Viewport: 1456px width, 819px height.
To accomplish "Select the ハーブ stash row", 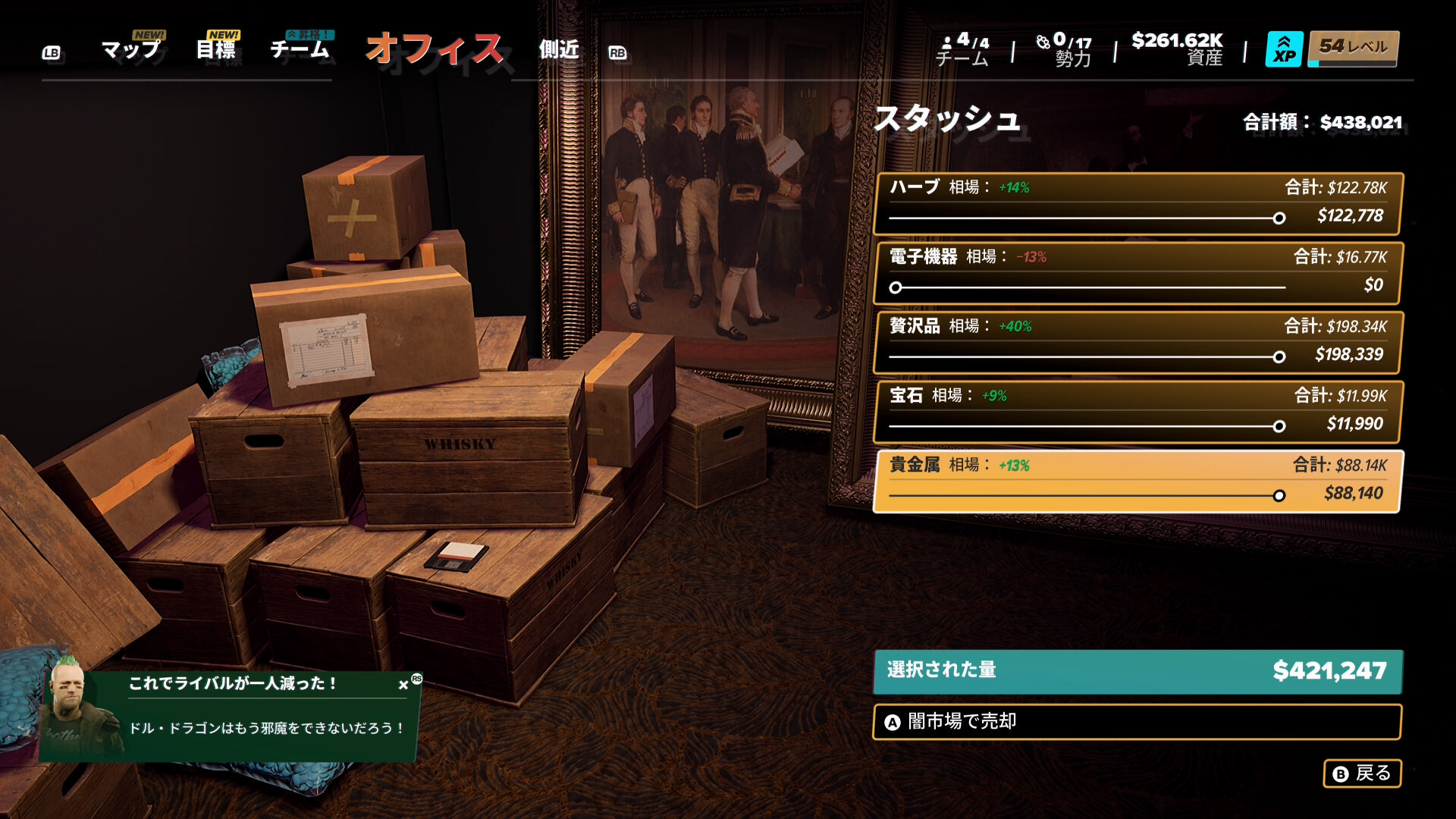I will pyautogui.click(x=1137, y=203).
